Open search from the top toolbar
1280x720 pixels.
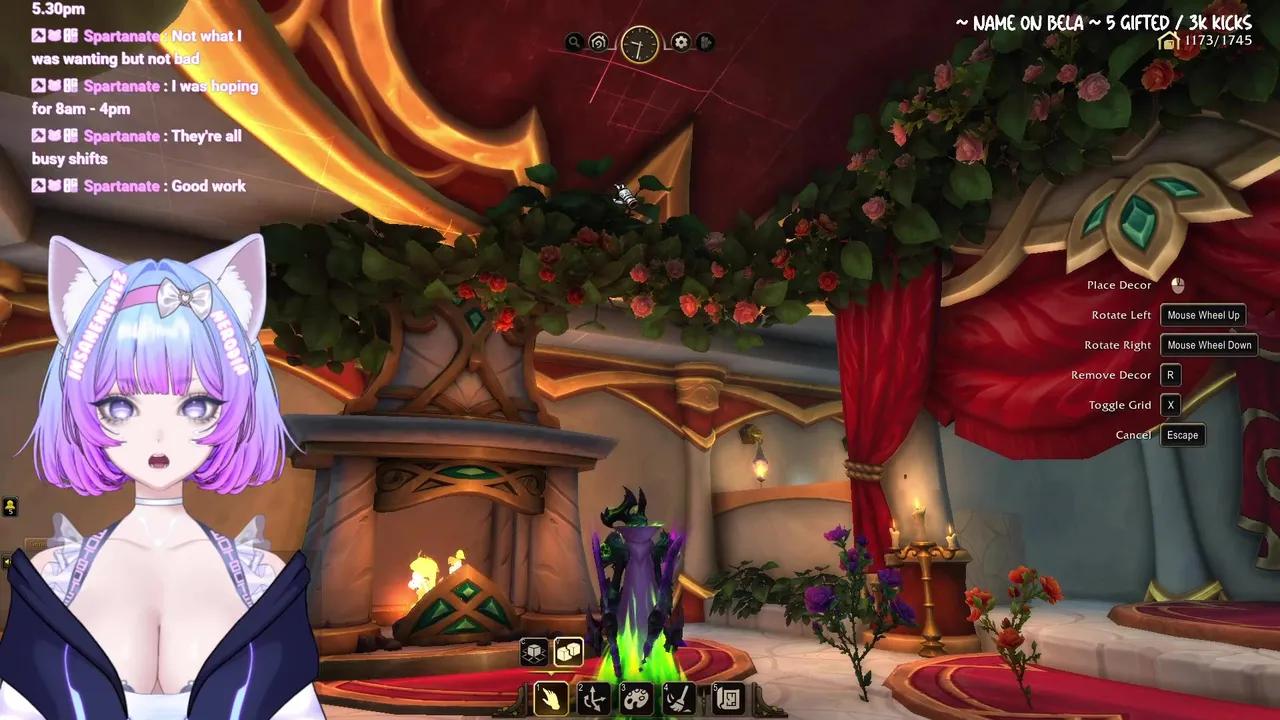[x=573, y=43]
